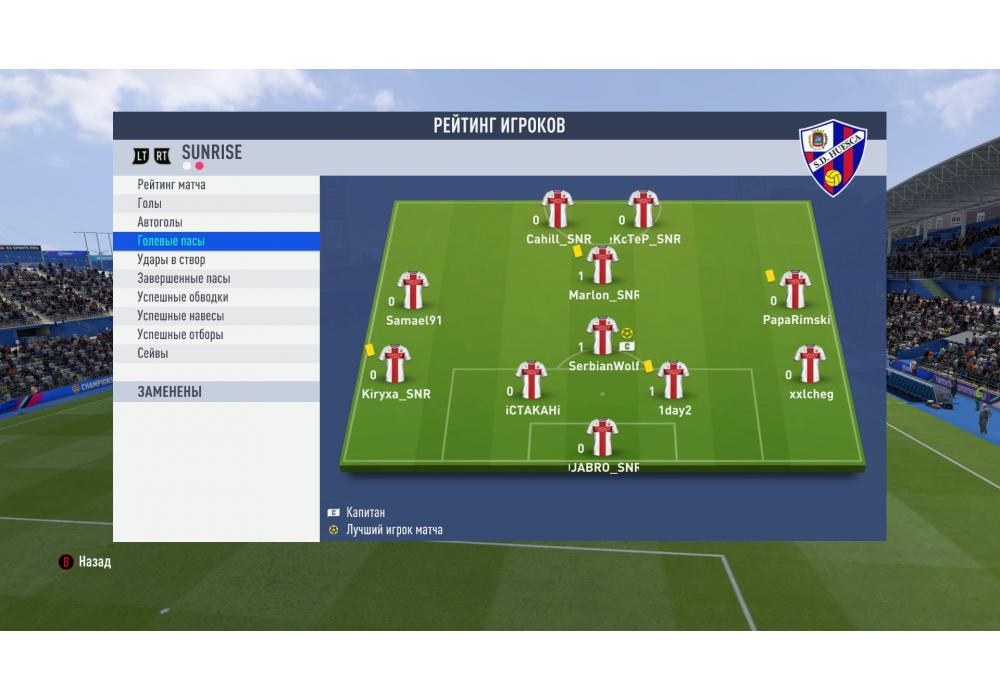1000x700 pixels.
Task: Choose goalkeeper JABRO_SNR's shirt
Action: click(x=602, y=438)
